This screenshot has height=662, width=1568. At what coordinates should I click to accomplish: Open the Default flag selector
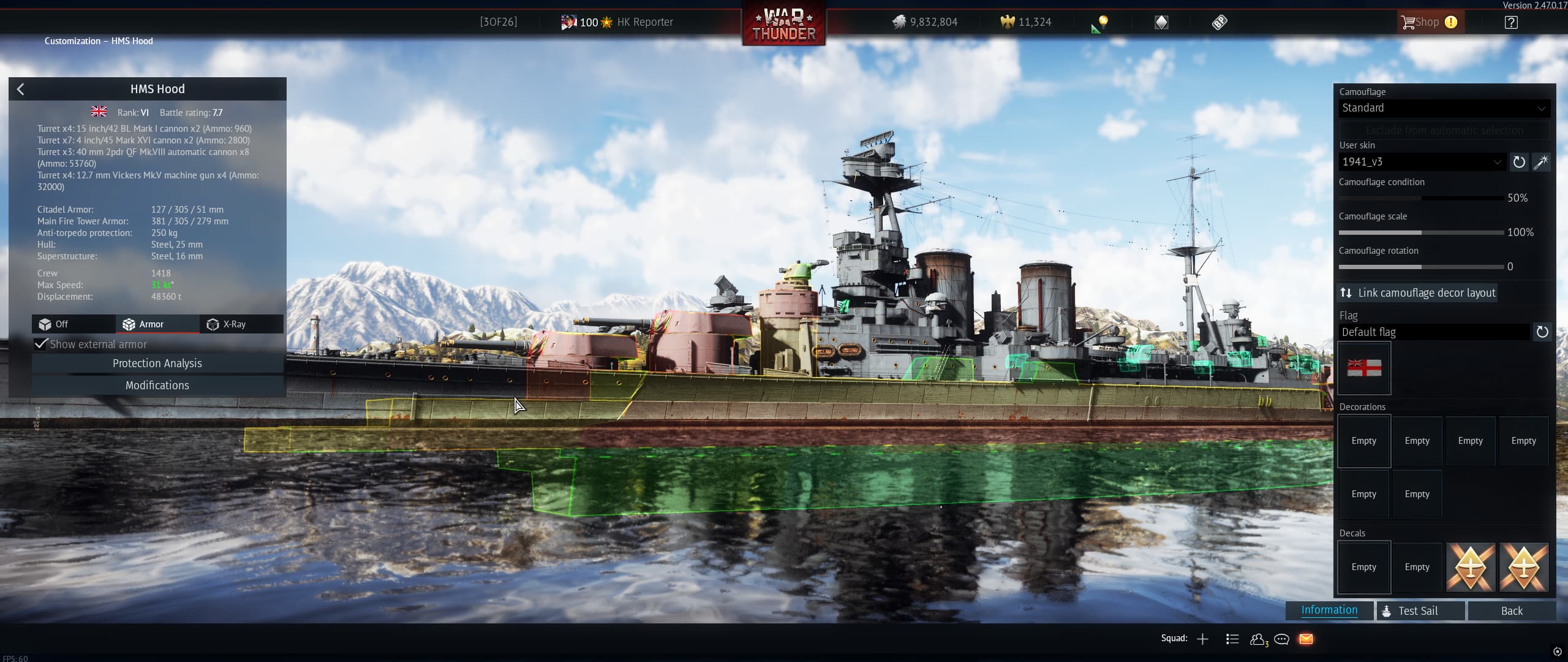[x=1434, y=332]
